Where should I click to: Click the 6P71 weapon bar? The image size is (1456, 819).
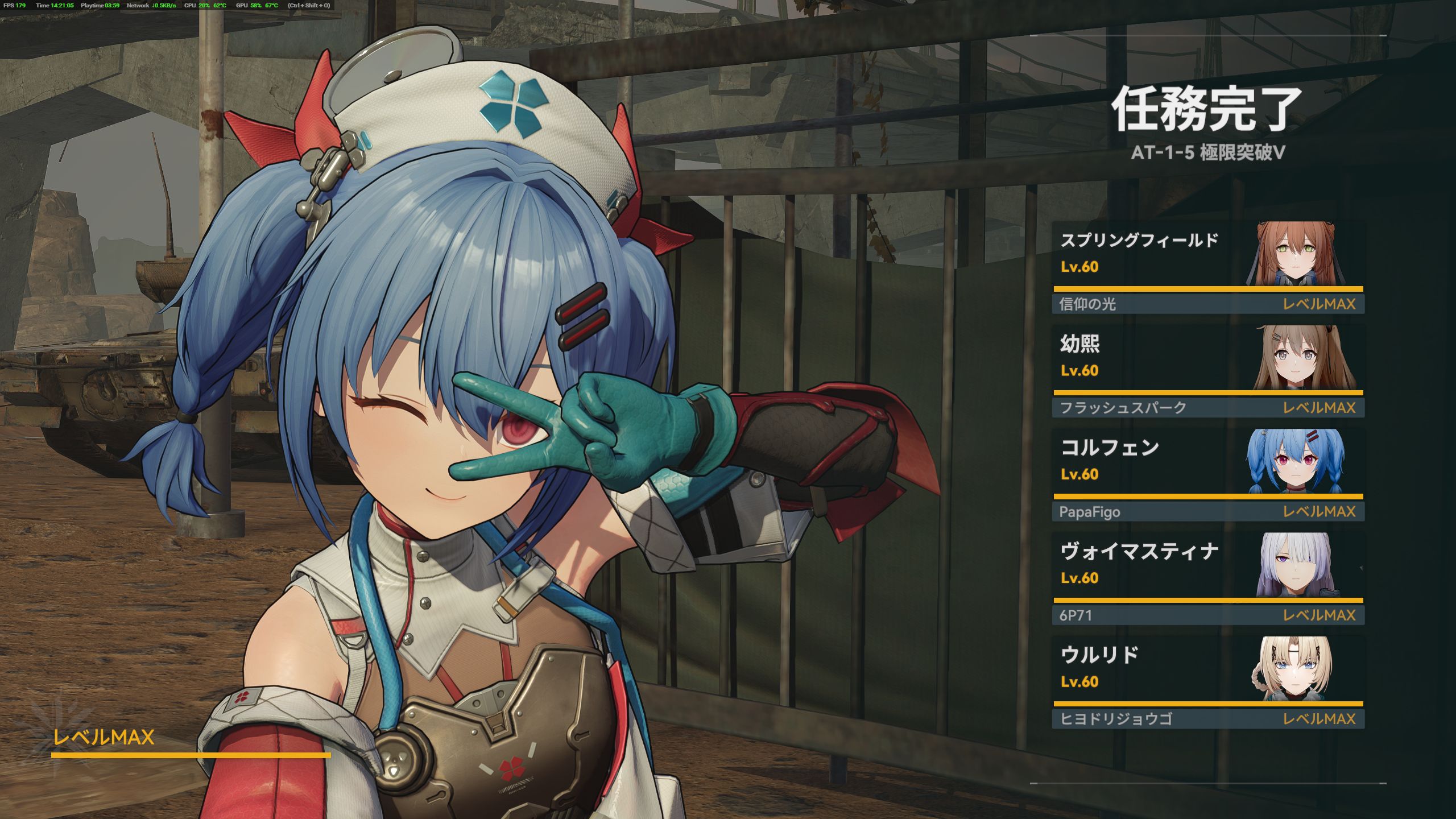tap(1208, 615)
